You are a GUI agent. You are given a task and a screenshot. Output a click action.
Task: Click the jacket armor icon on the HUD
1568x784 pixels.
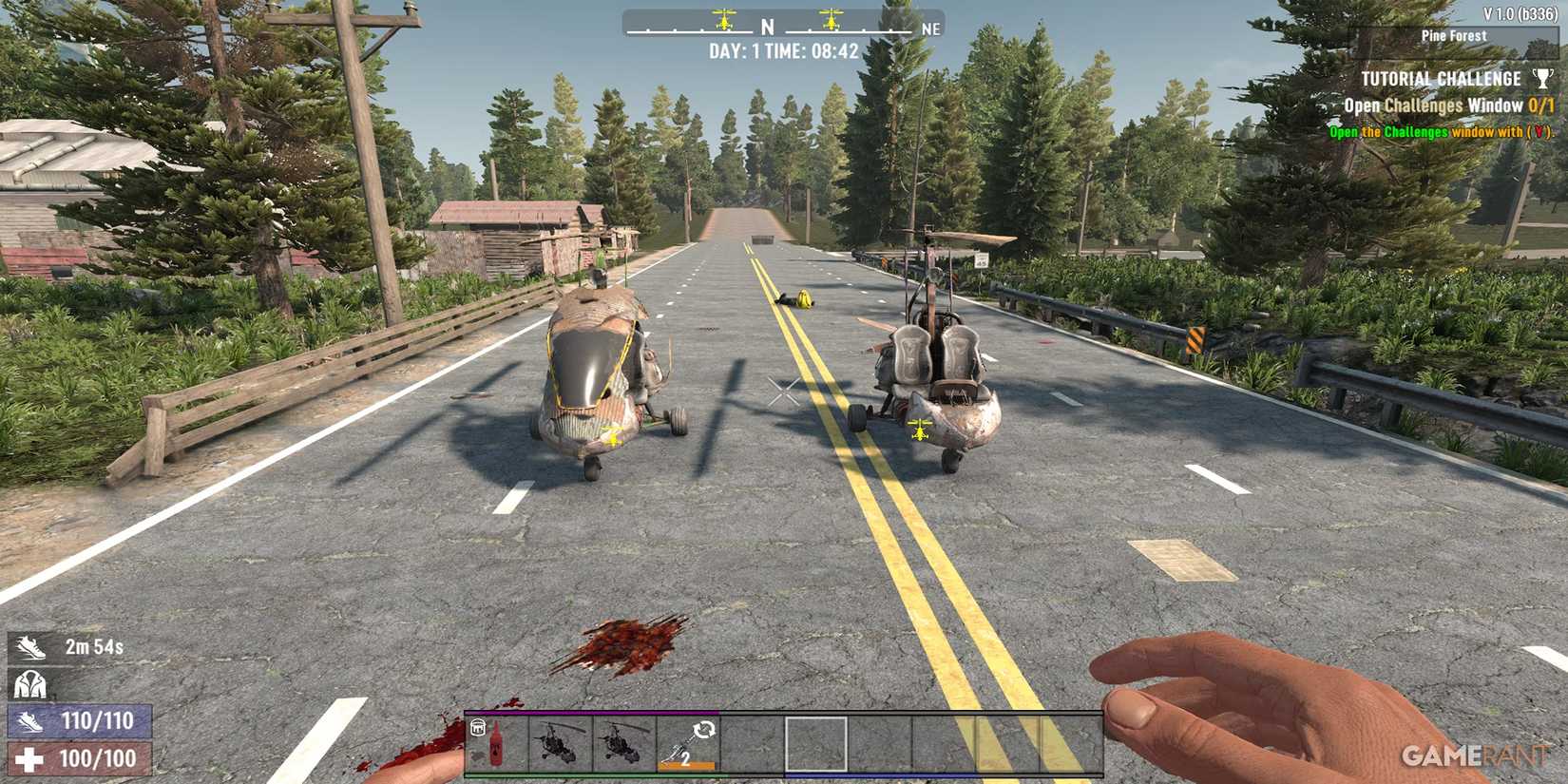(x=31, y=682)
